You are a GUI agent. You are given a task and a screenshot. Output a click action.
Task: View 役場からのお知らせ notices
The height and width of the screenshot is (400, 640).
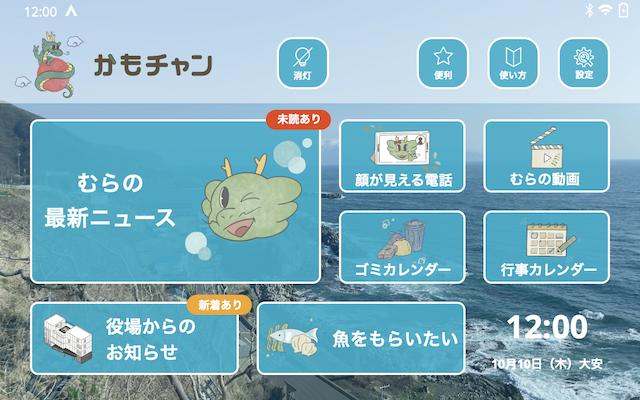pyautogui.click(x=135, y=338)
